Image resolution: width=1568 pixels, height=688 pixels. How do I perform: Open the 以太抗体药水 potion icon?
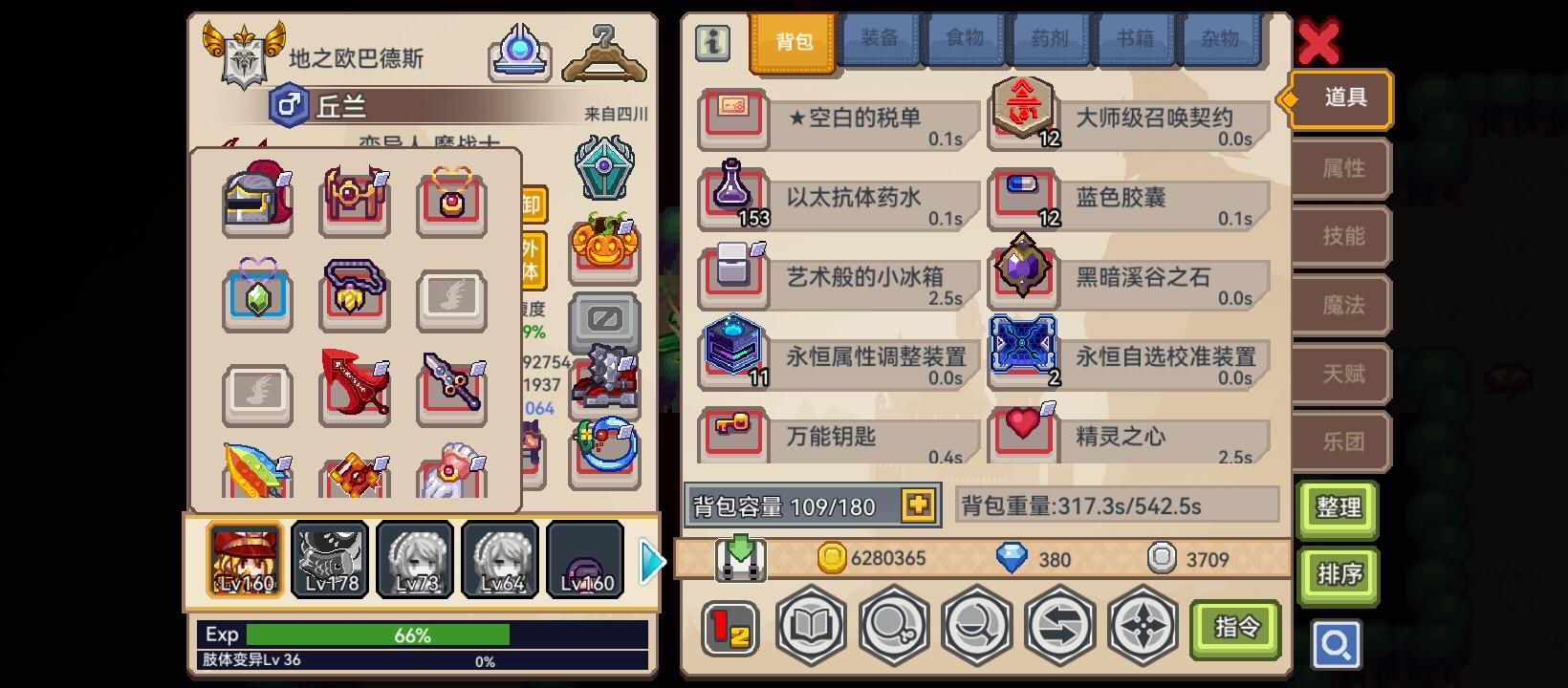[732, 194]
